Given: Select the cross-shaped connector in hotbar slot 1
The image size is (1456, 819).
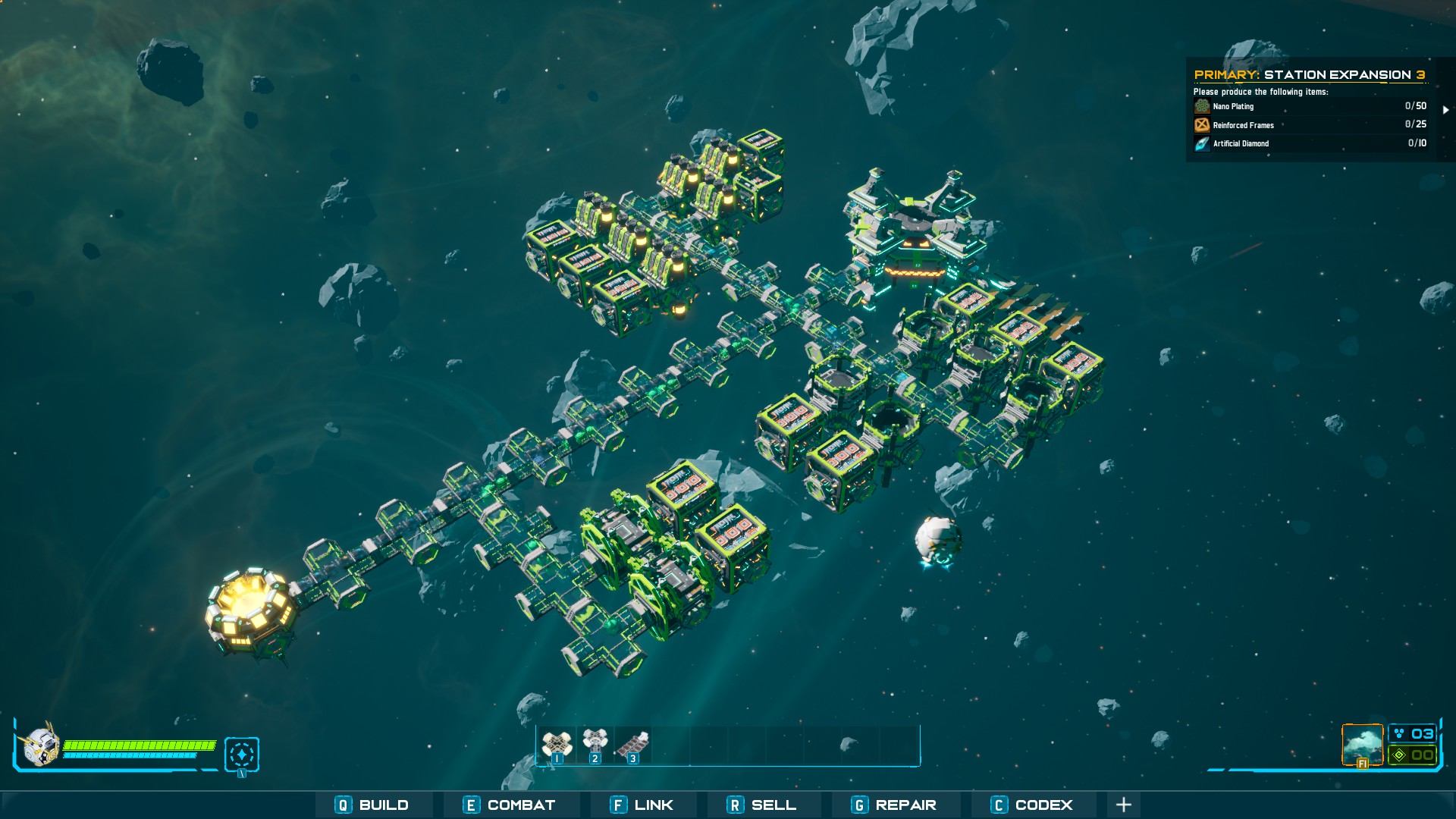Looking at the screenshot, I should point(557,745).
